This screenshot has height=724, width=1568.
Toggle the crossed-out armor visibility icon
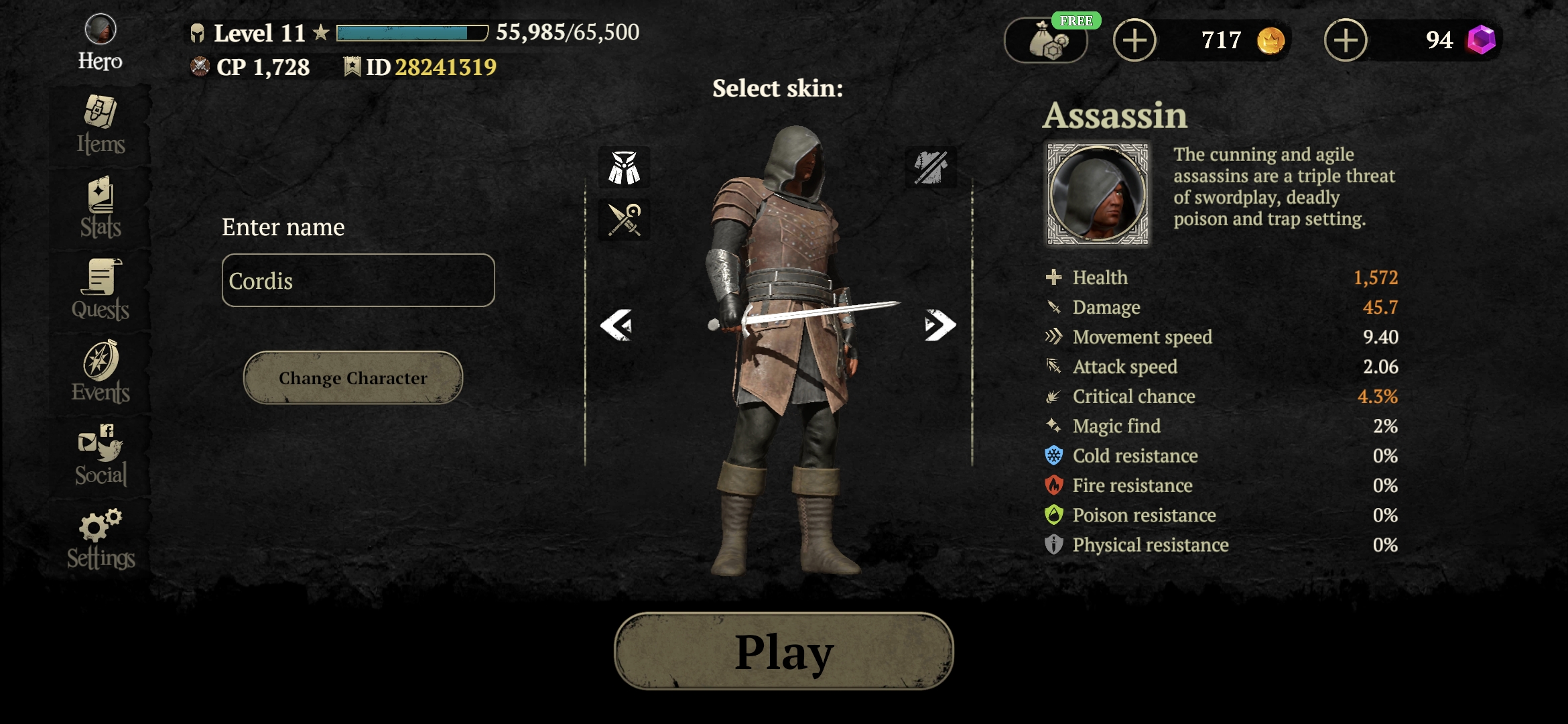coord(931,168)
